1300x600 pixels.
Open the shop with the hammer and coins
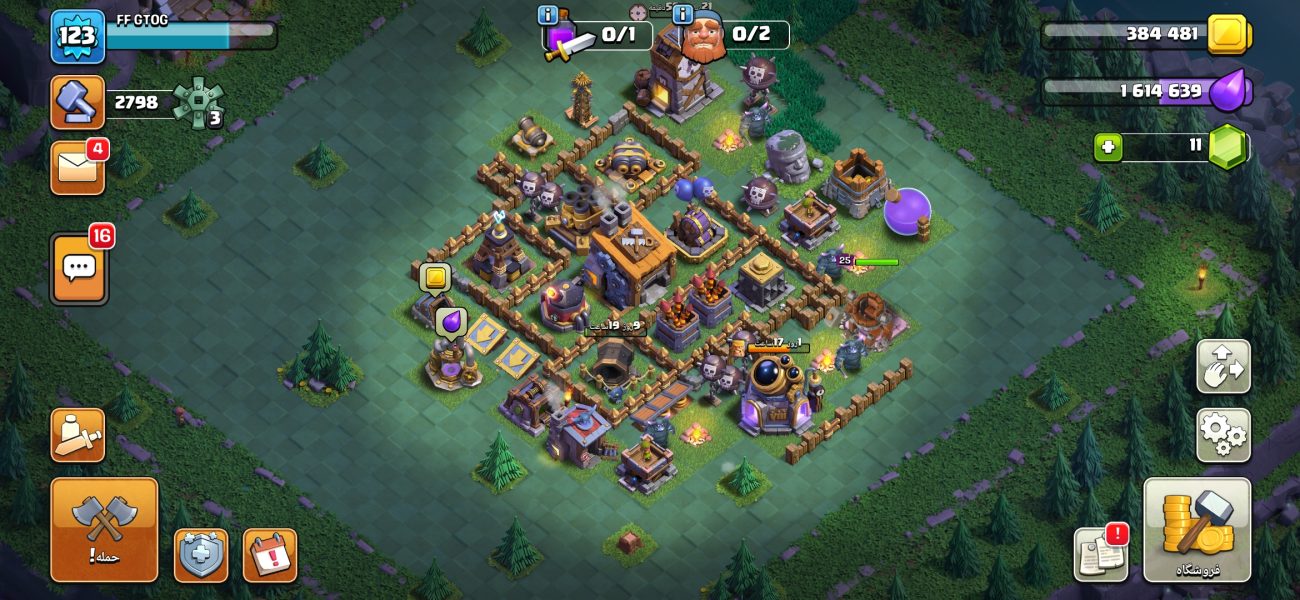(x=1197, y=529)
